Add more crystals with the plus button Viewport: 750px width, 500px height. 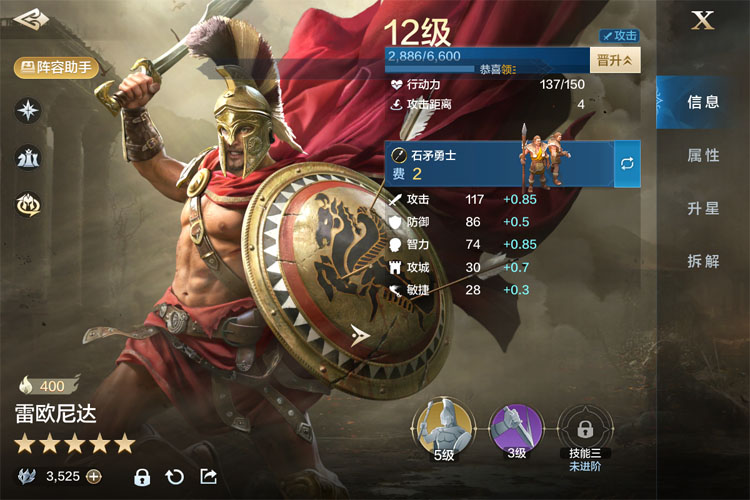point(94,476)
